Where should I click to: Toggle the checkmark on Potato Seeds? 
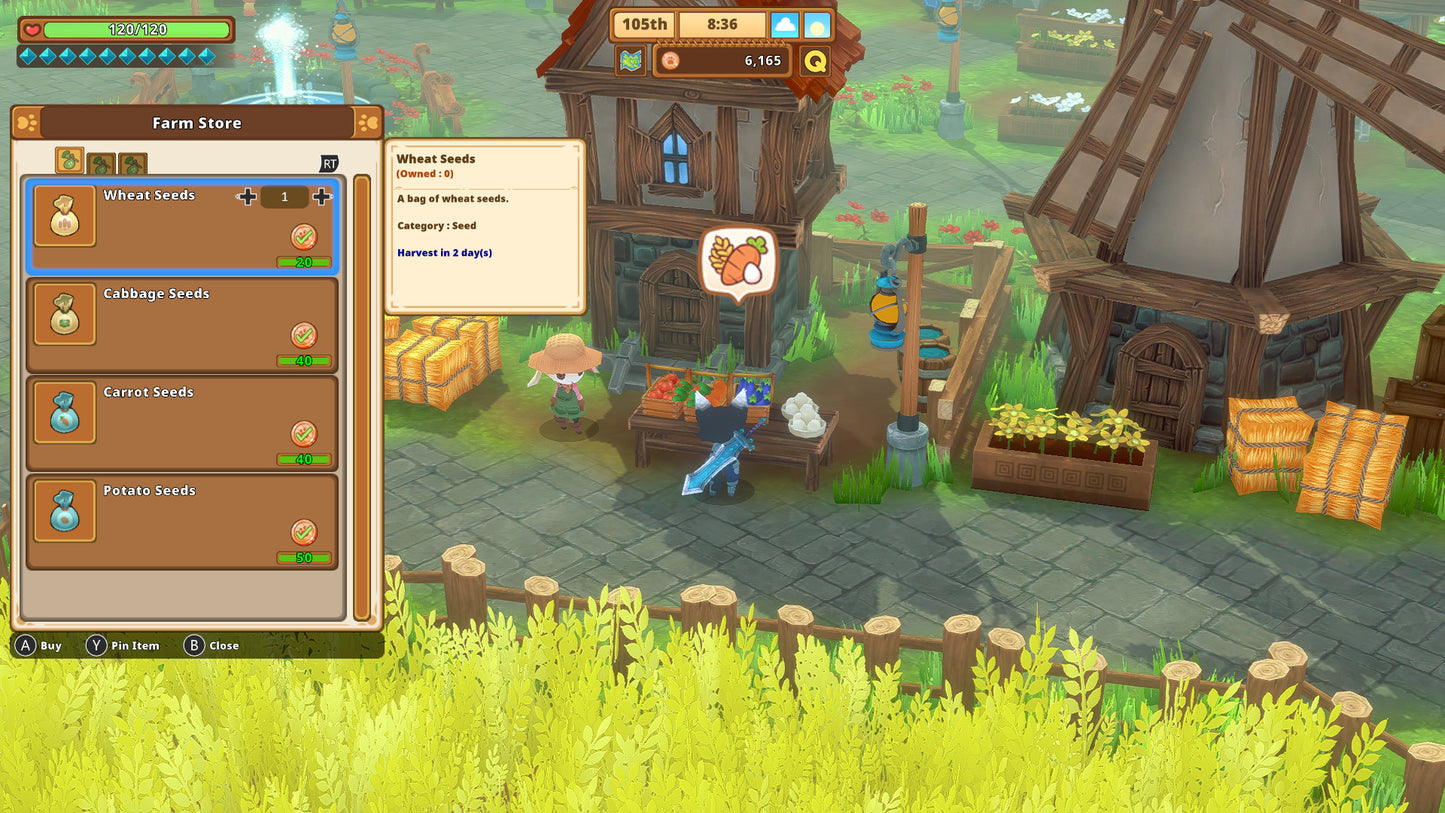coord(303,532)
